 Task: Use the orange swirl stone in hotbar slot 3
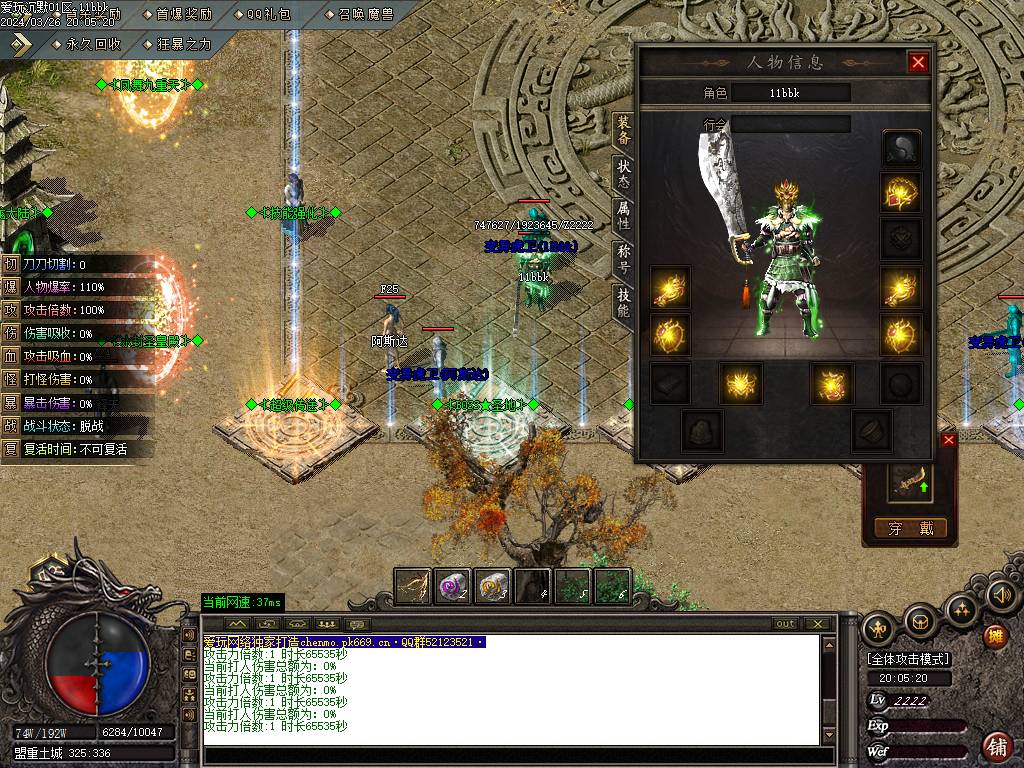pyautogui.click(x=493, y=586)
